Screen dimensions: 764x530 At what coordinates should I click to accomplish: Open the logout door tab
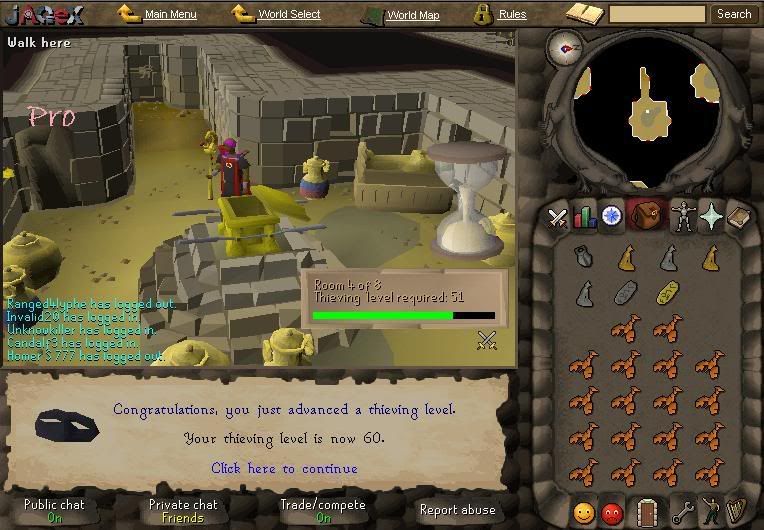pyautogui.click(x=646, y=512)
